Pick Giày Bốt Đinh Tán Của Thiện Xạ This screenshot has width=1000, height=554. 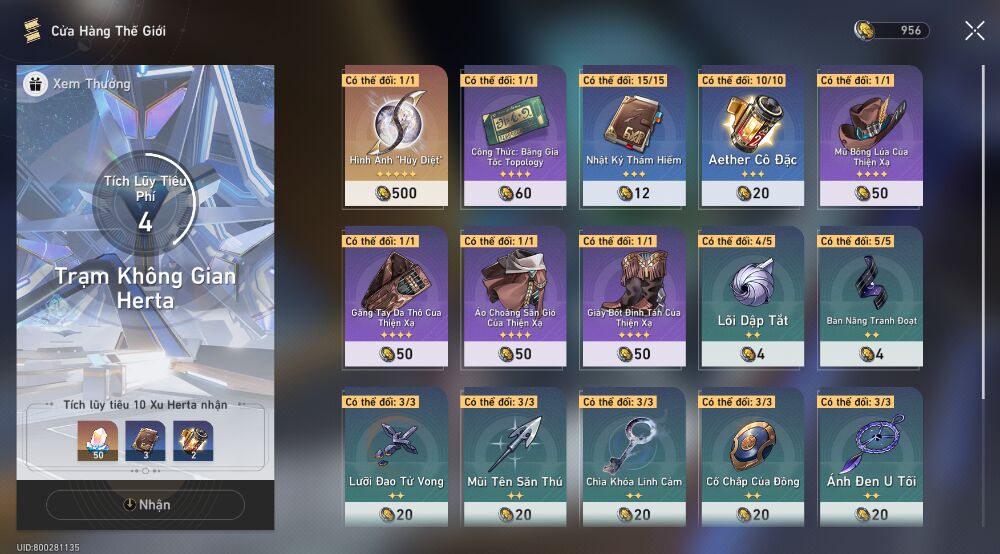point(633,297)
